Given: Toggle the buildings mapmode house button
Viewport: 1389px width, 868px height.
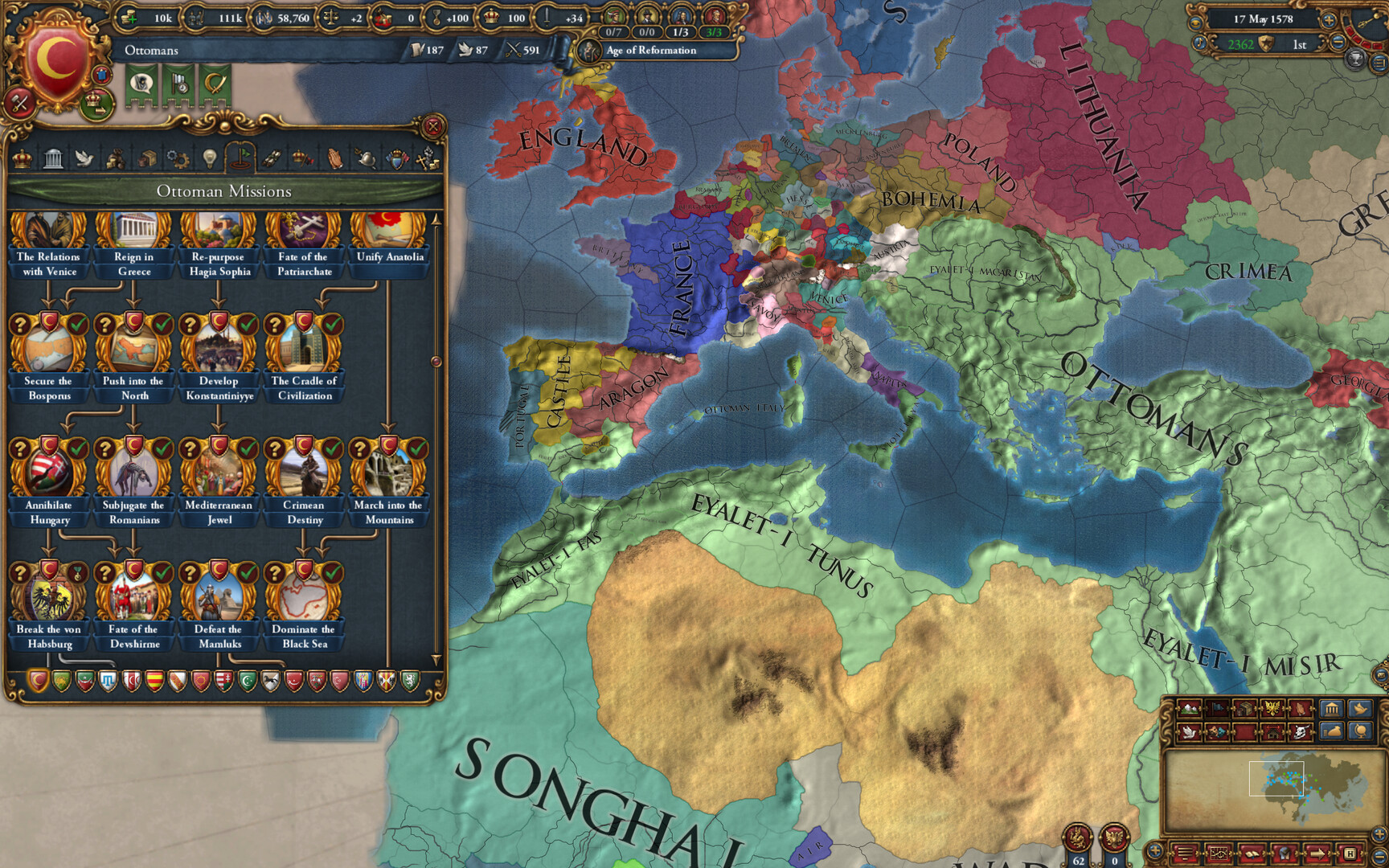Looking at the screenshot, I should pos(1272,733).
